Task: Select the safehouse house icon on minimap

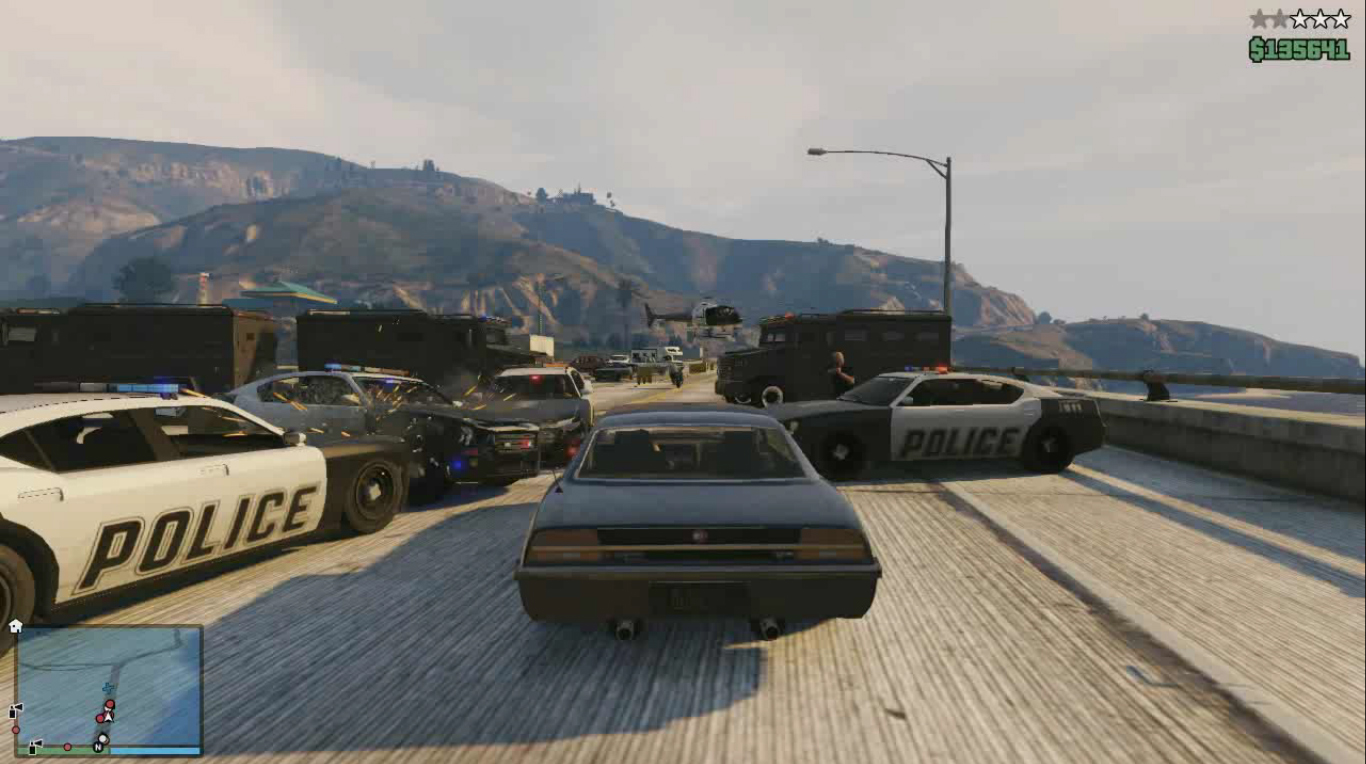Action: pyautogui.click(x=15, y=626)
